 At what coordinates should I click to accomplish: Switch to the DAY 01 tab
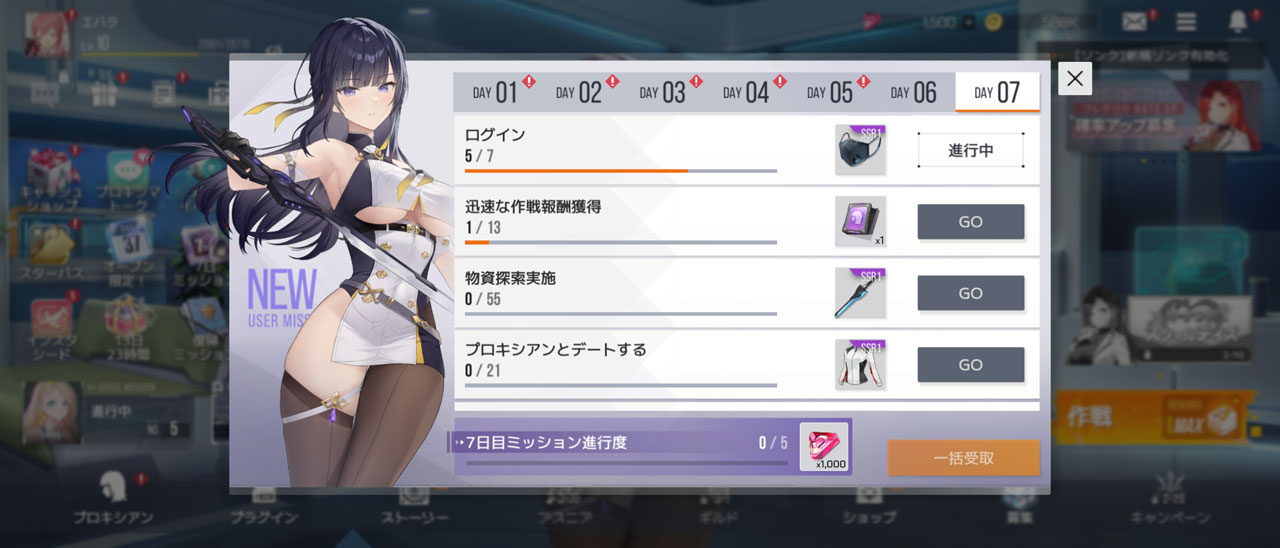click(x=495, y=93)
